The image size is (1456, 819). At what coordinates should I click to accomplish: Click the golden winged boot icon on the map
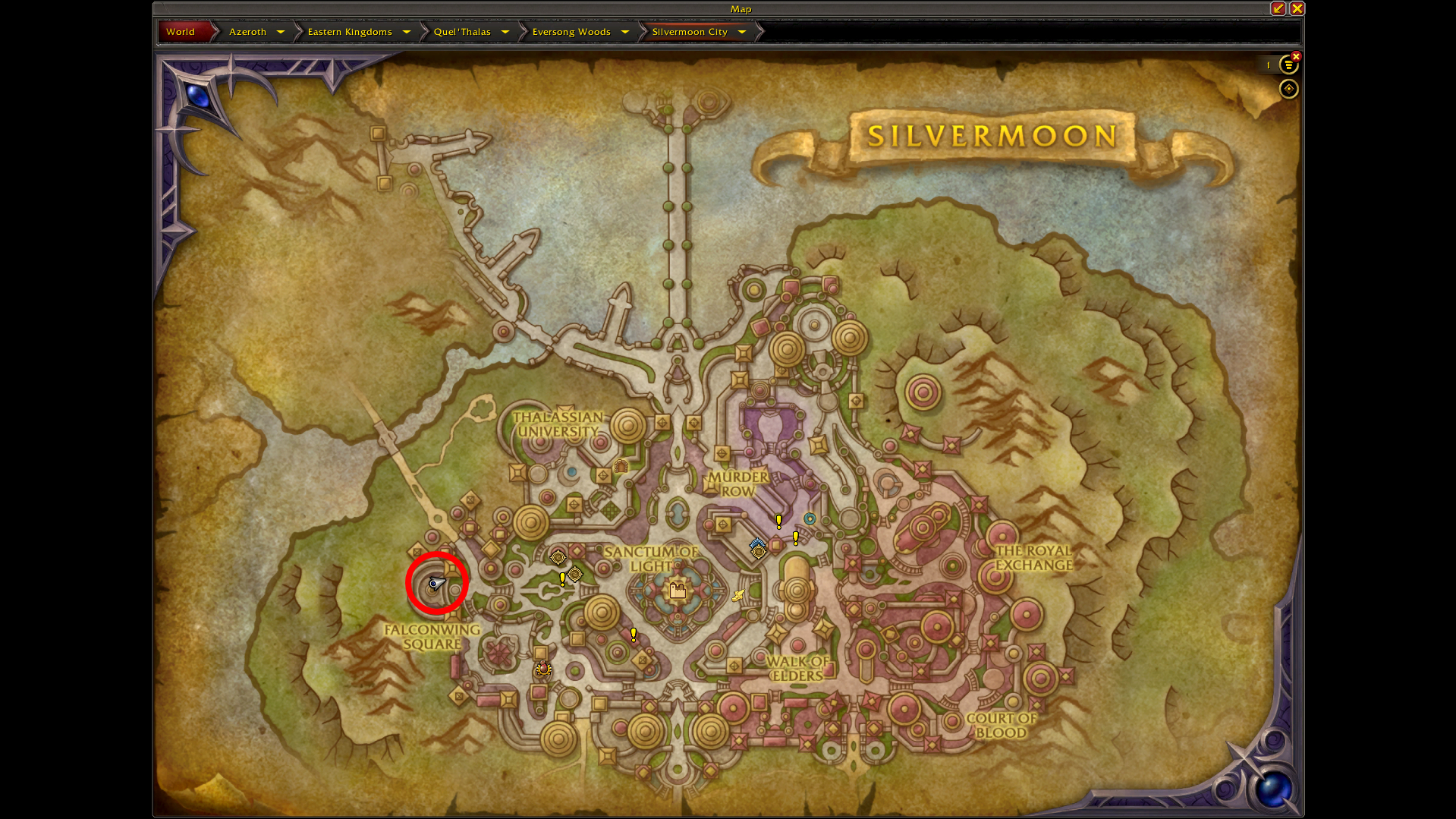click(x=738, y=594)
